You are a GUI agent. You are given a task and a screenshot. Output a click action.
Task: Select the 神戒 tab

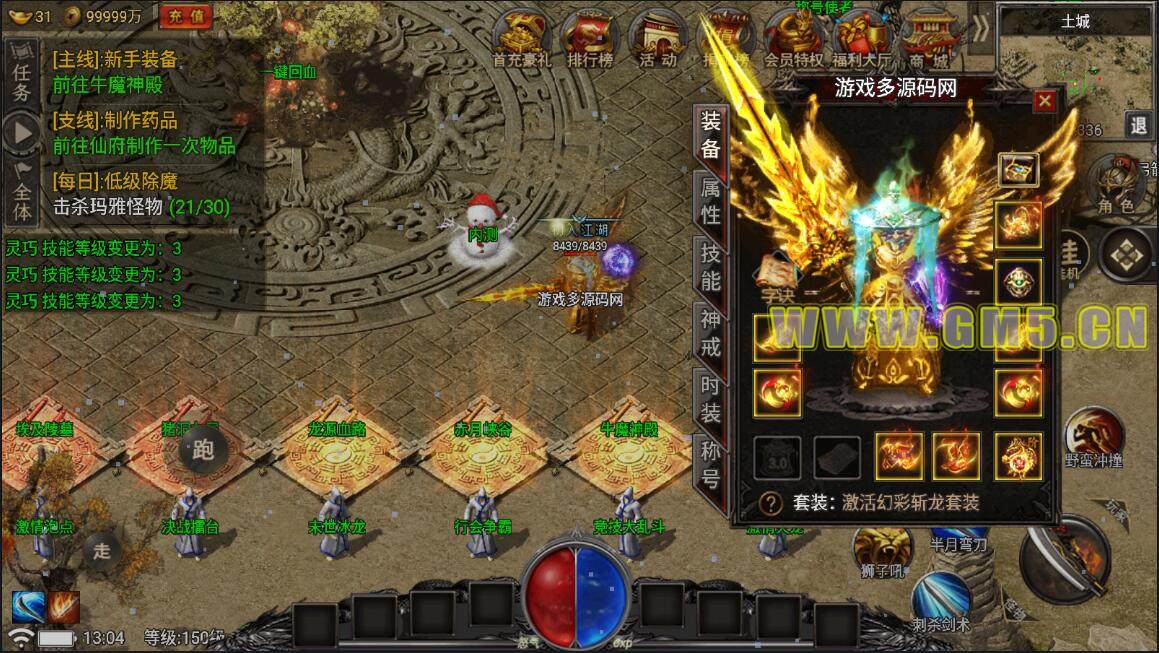coord(710,333)
